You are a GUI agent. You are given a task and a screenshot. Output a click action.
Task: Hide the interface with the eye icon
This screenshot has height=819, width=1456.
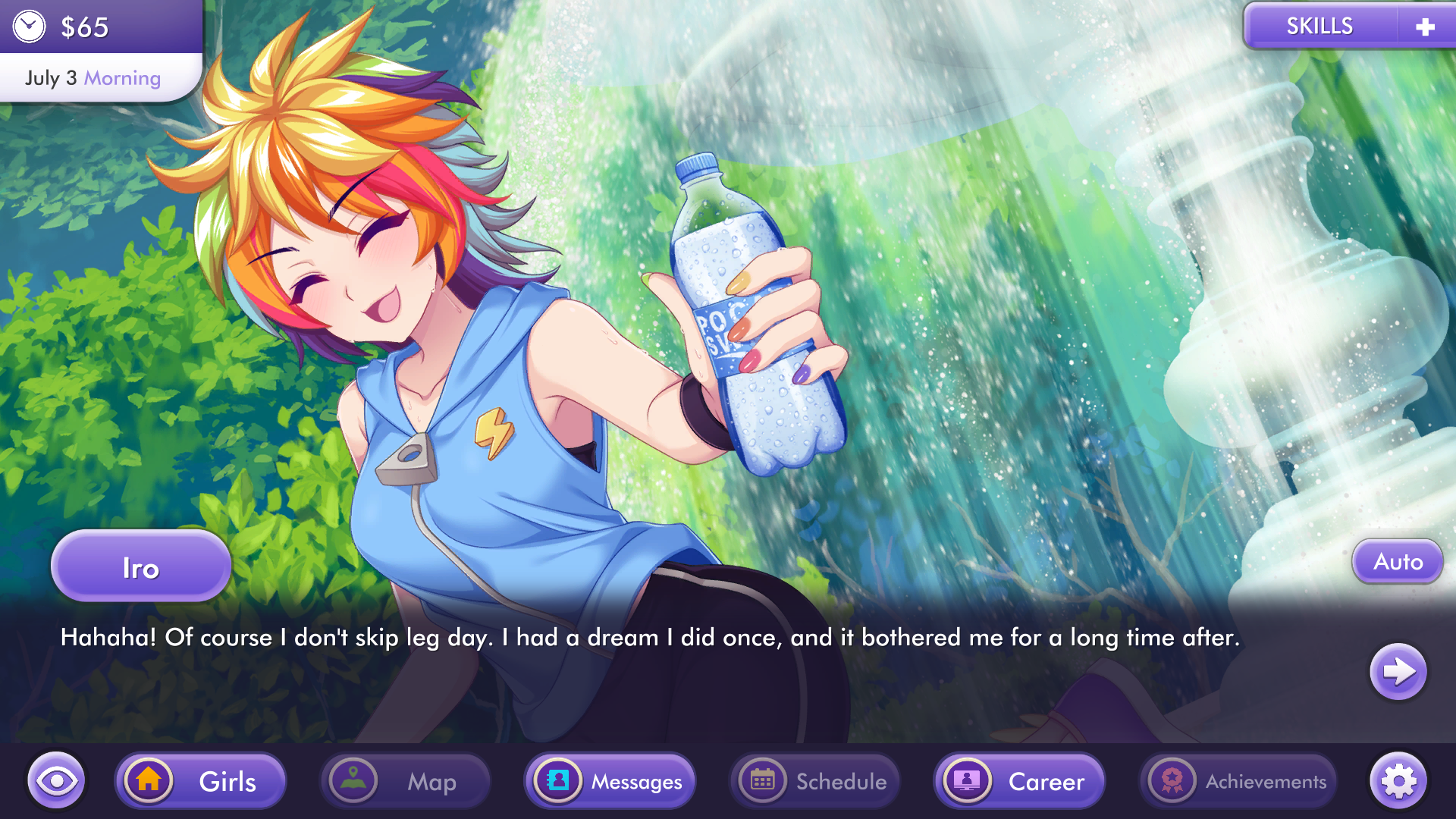click(x=56, y=780)
